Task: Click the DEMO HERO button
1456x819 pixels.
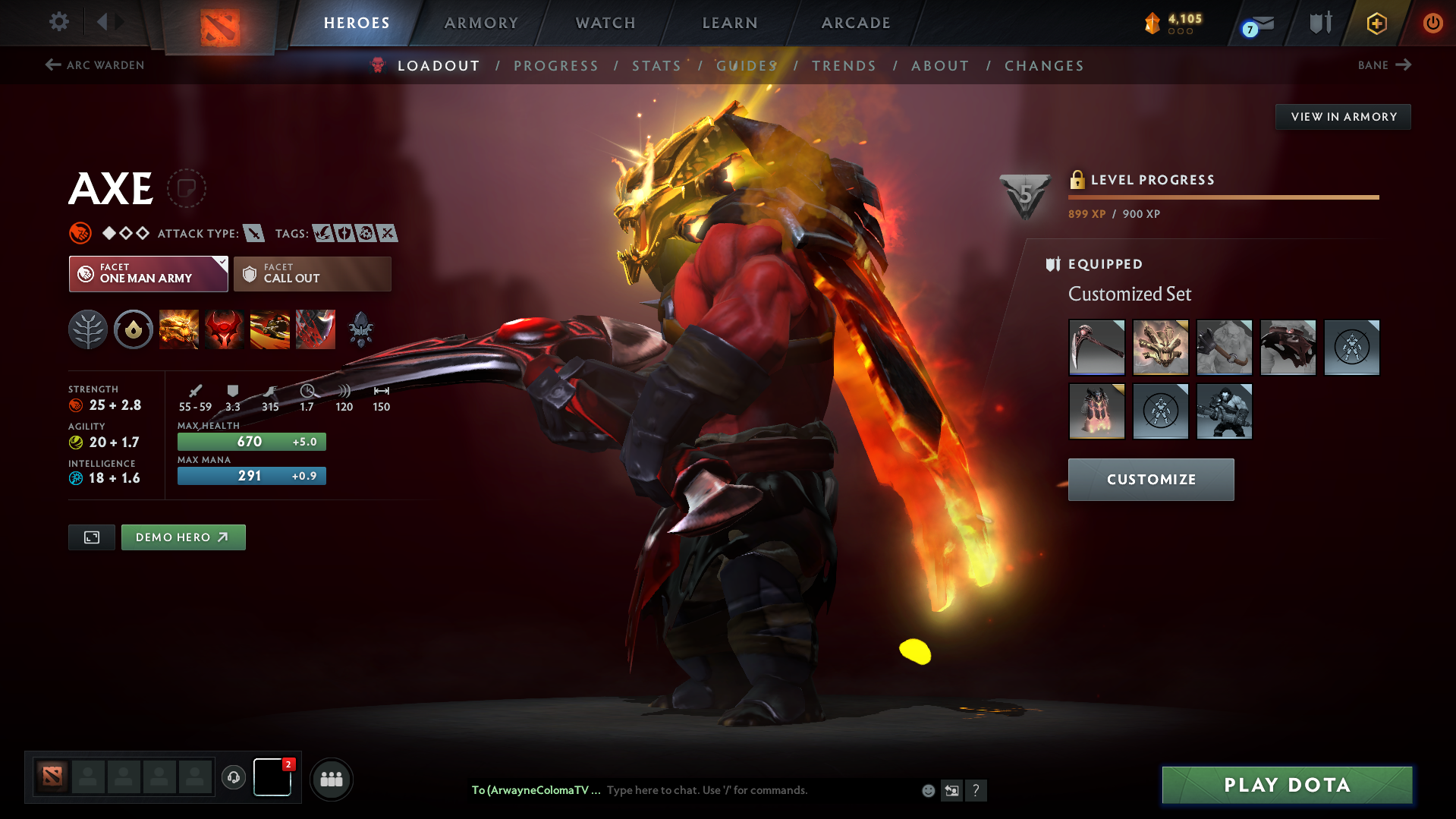Action: click(x=183, y=537)
